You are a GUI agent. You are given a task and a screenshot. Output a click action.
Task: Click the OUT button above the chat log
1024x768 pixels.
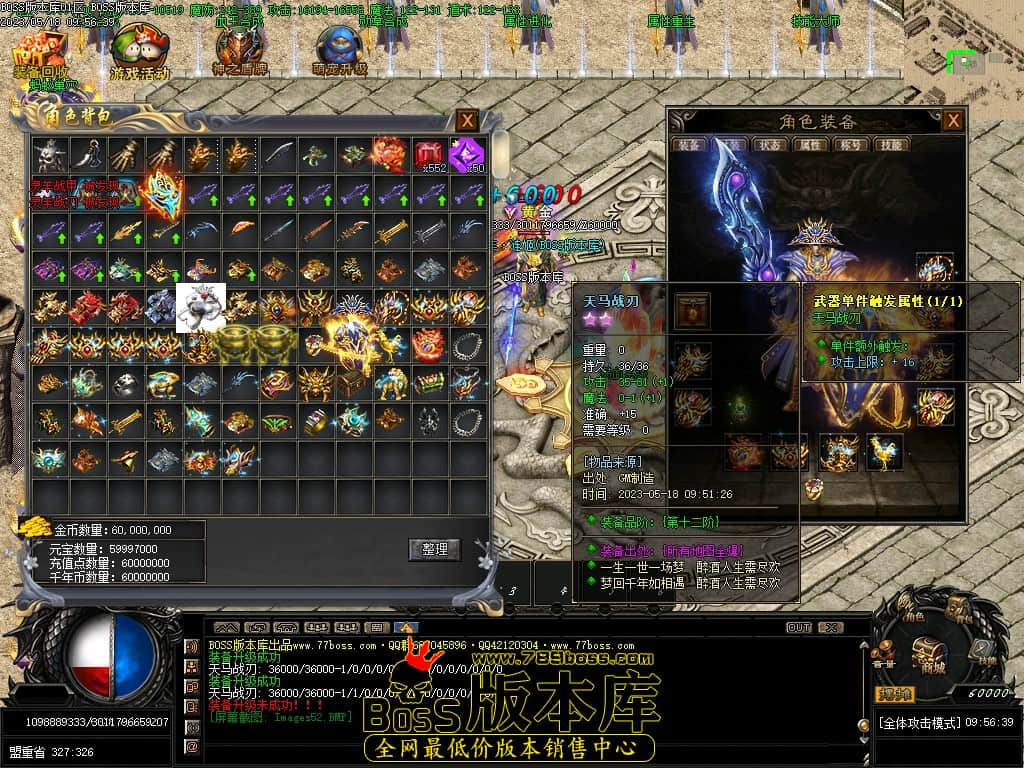point(798,627)
